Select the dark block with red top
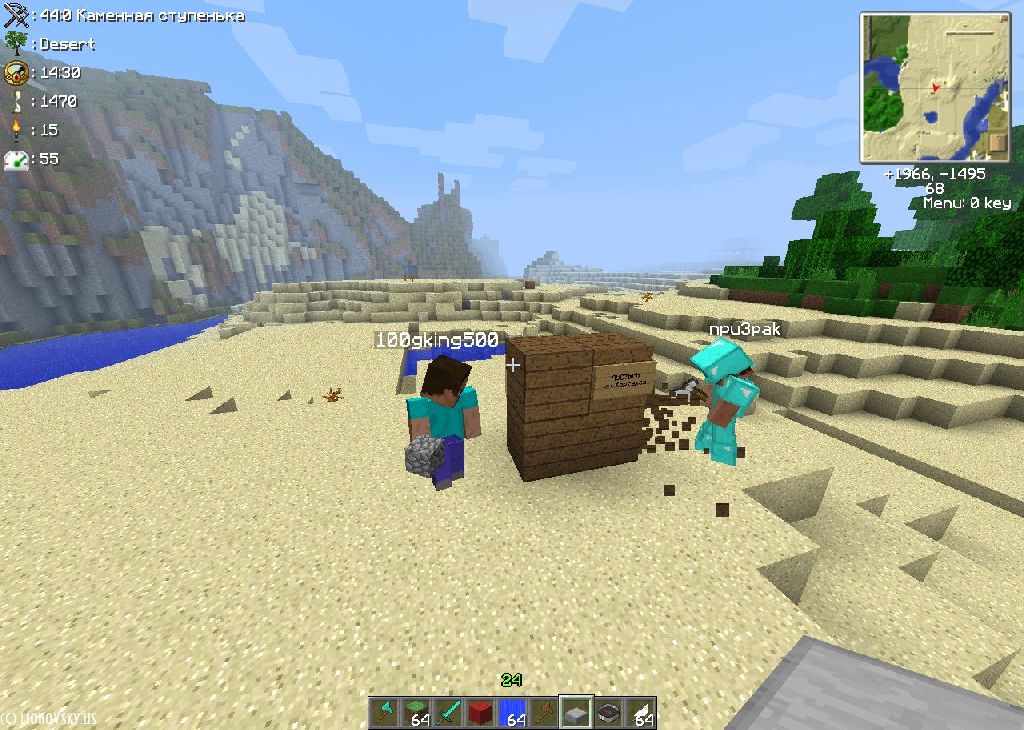The width and height of the screenshot is (1024, 730). click(608, 712)
